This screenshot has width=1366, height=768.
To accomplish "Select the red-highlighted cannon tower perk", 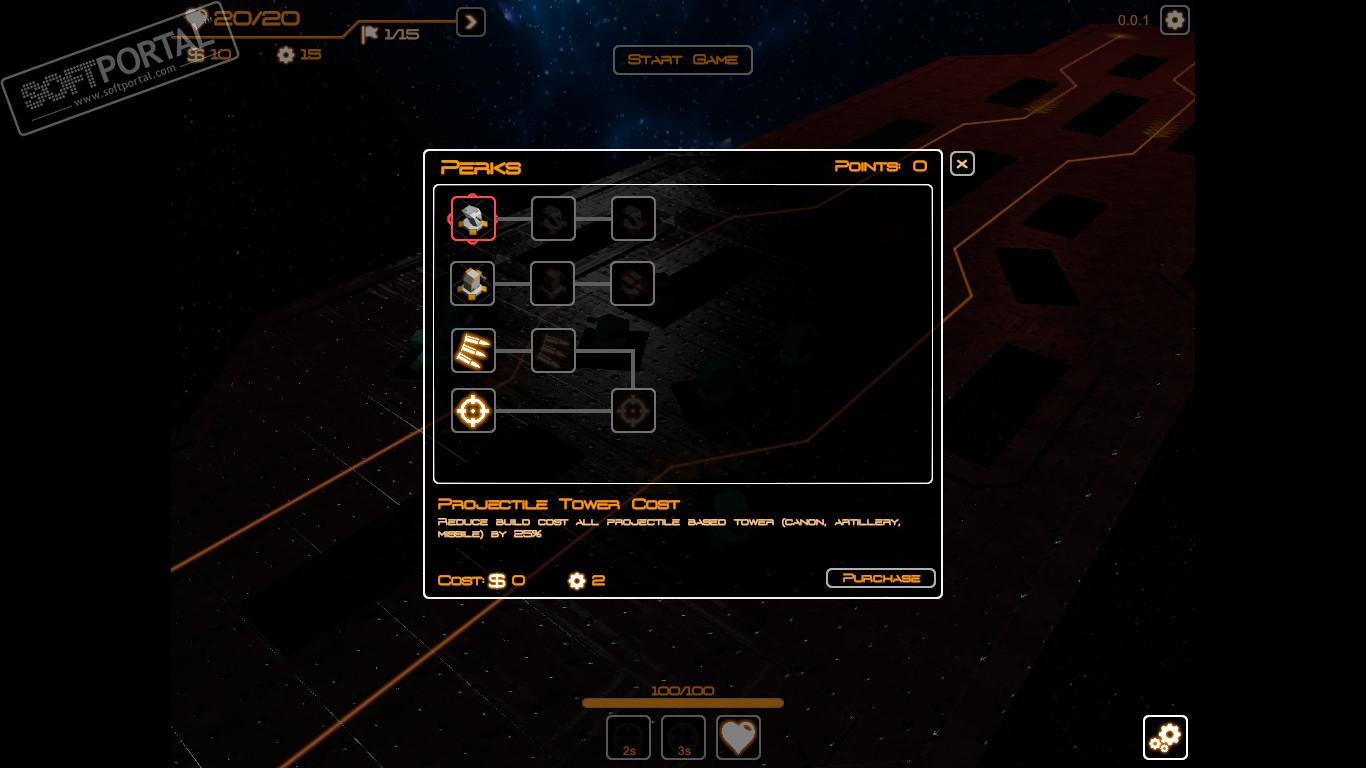I will pyautogui.click(x=473, y=219).
